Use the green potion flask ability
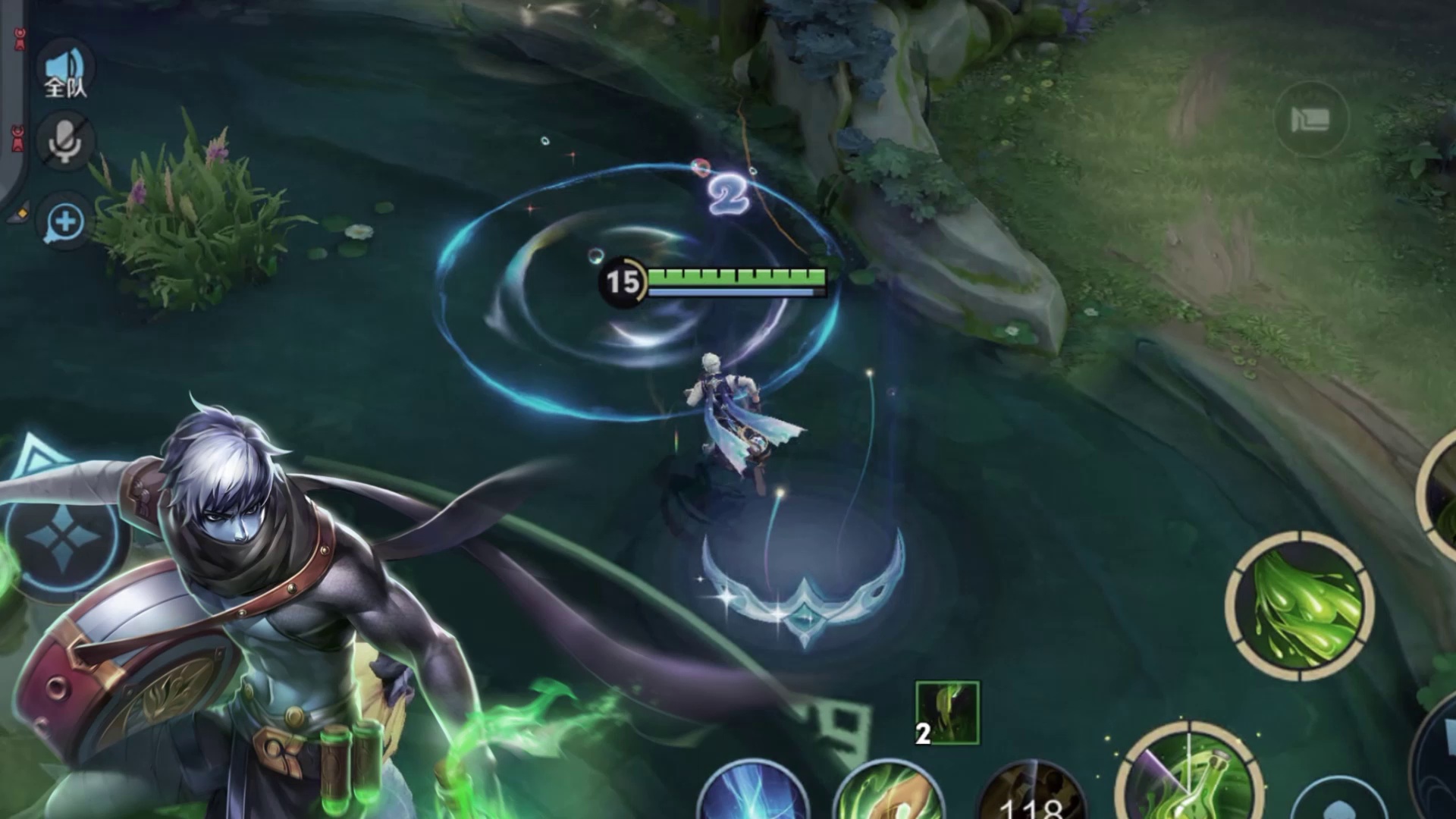 click(1190, 777)
